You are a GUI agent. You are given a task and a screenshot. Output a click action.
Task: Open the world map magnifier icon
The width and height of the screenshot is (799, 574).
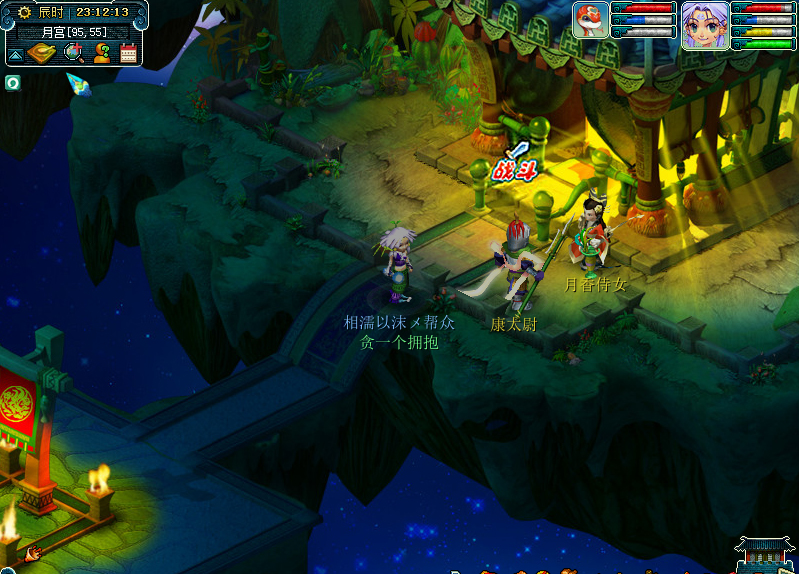pyautogui.click(x=74, y=53)
